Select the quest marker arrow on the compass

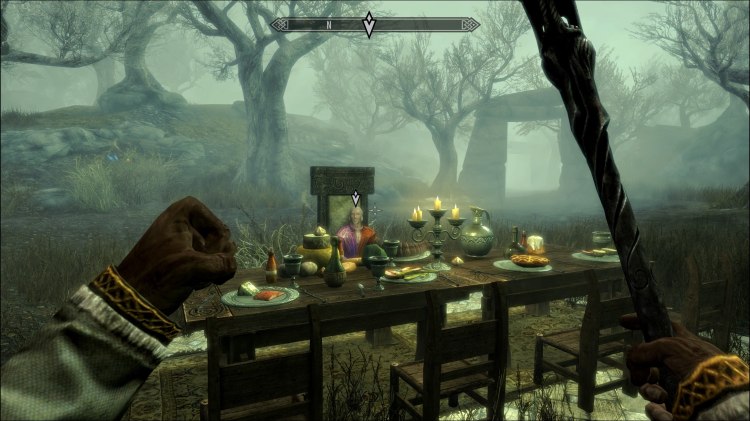369,25
